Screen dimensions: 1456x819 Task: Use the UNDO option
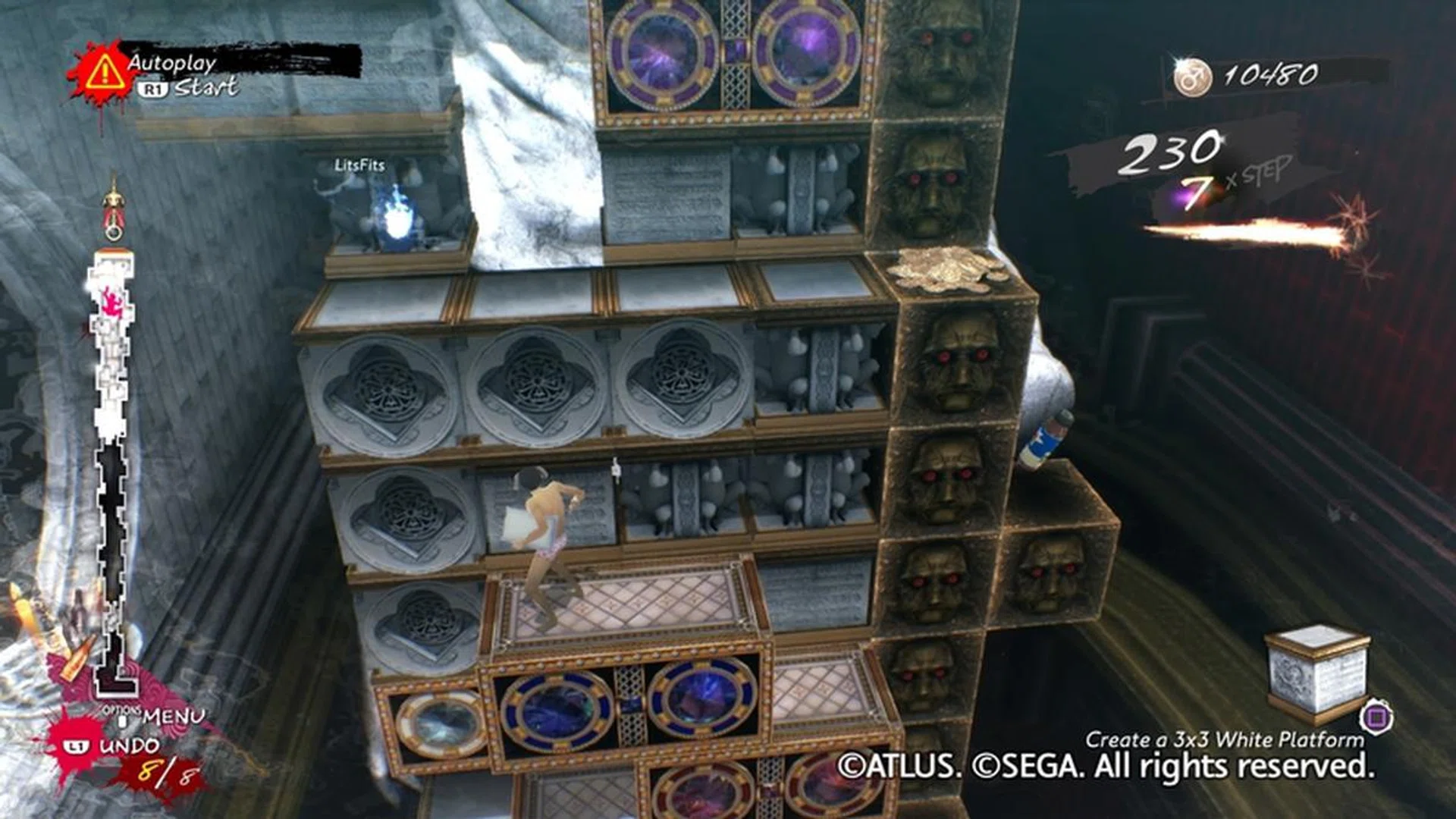pyautogui.click(x=127, y=746)
